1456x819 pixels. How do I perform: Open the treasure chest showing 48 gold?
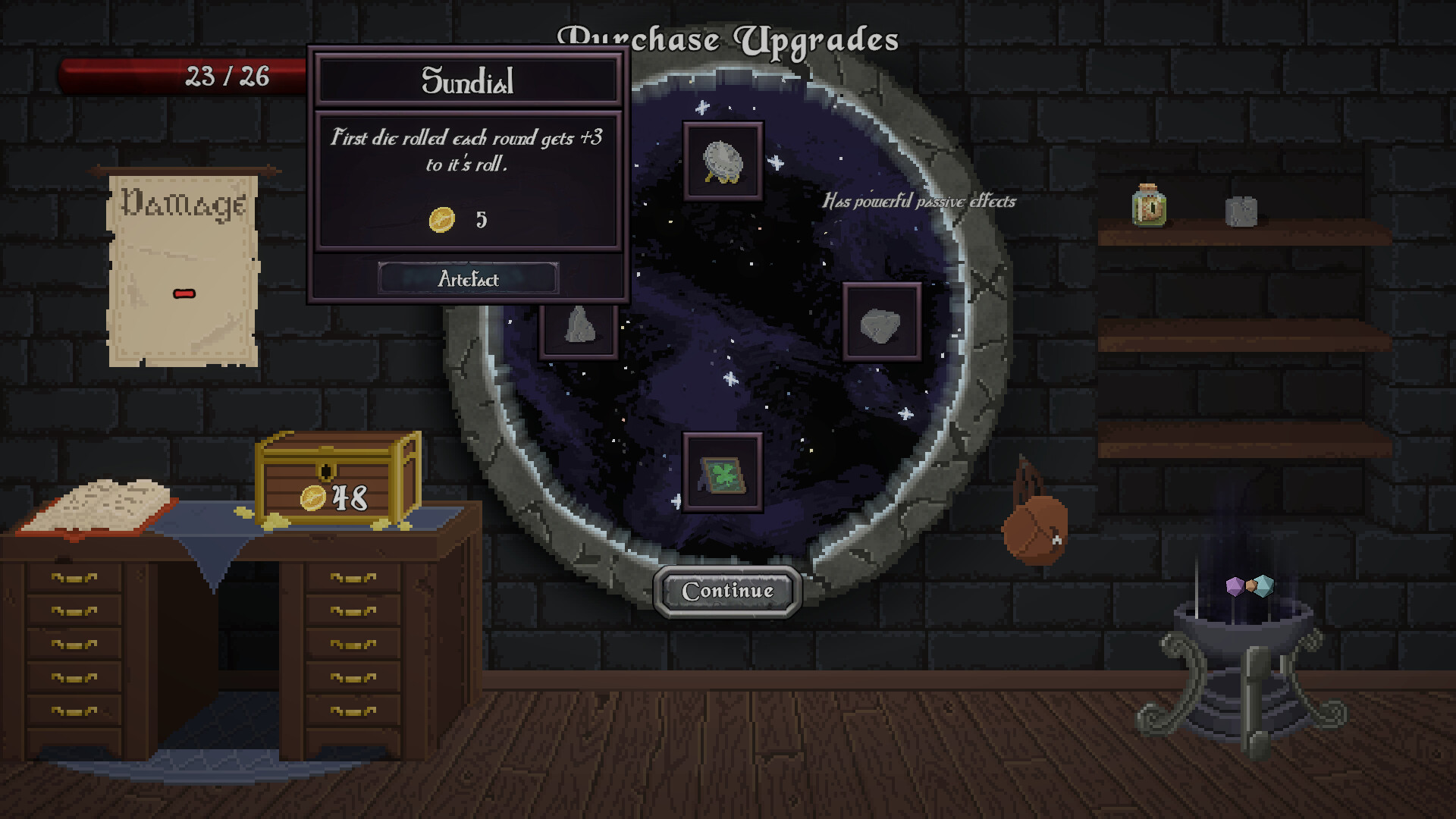(x=339, y=485)
